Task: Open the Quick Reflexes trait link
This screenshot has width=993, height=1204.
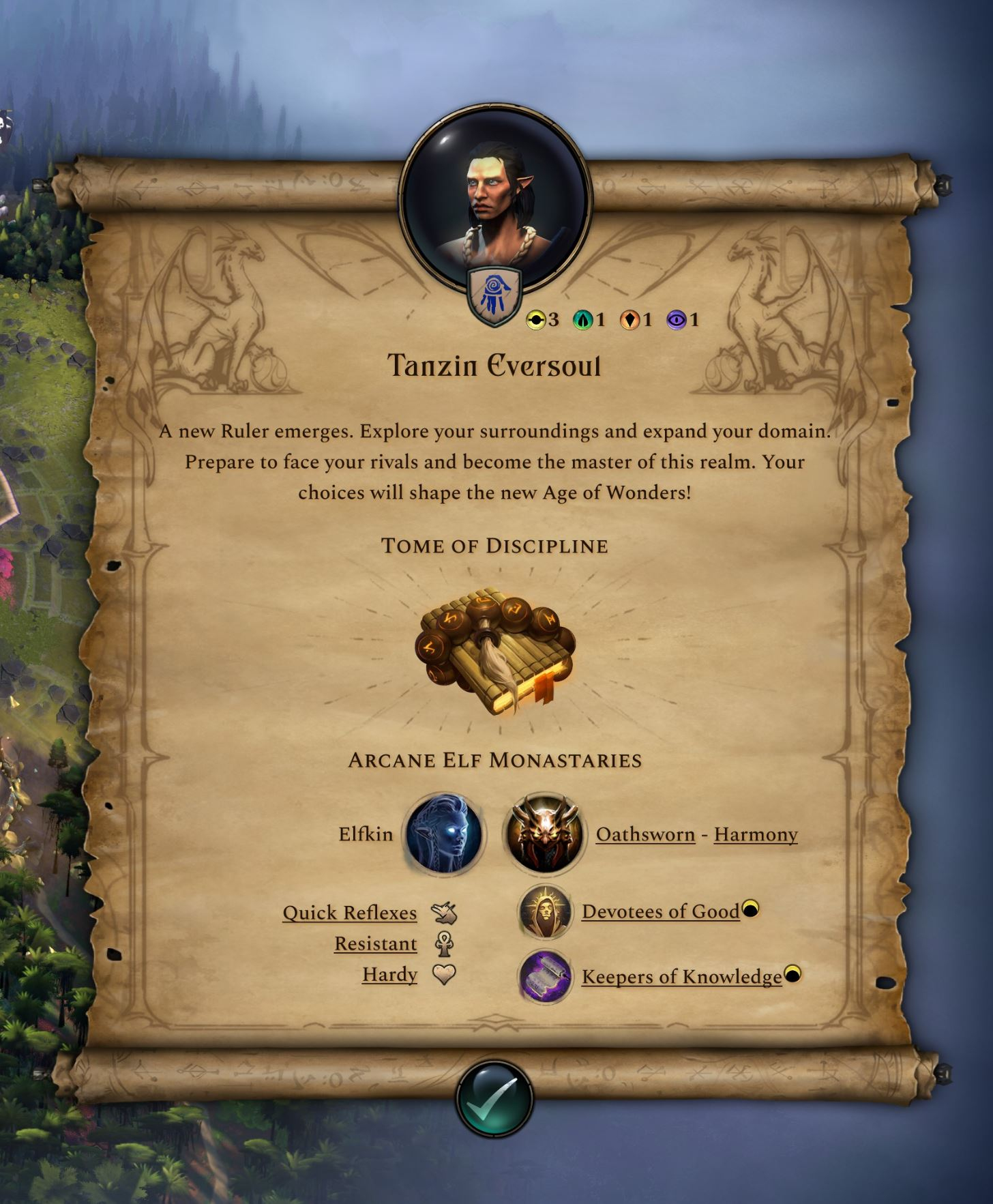Action: pyautogui.click(x=349, y=913)
